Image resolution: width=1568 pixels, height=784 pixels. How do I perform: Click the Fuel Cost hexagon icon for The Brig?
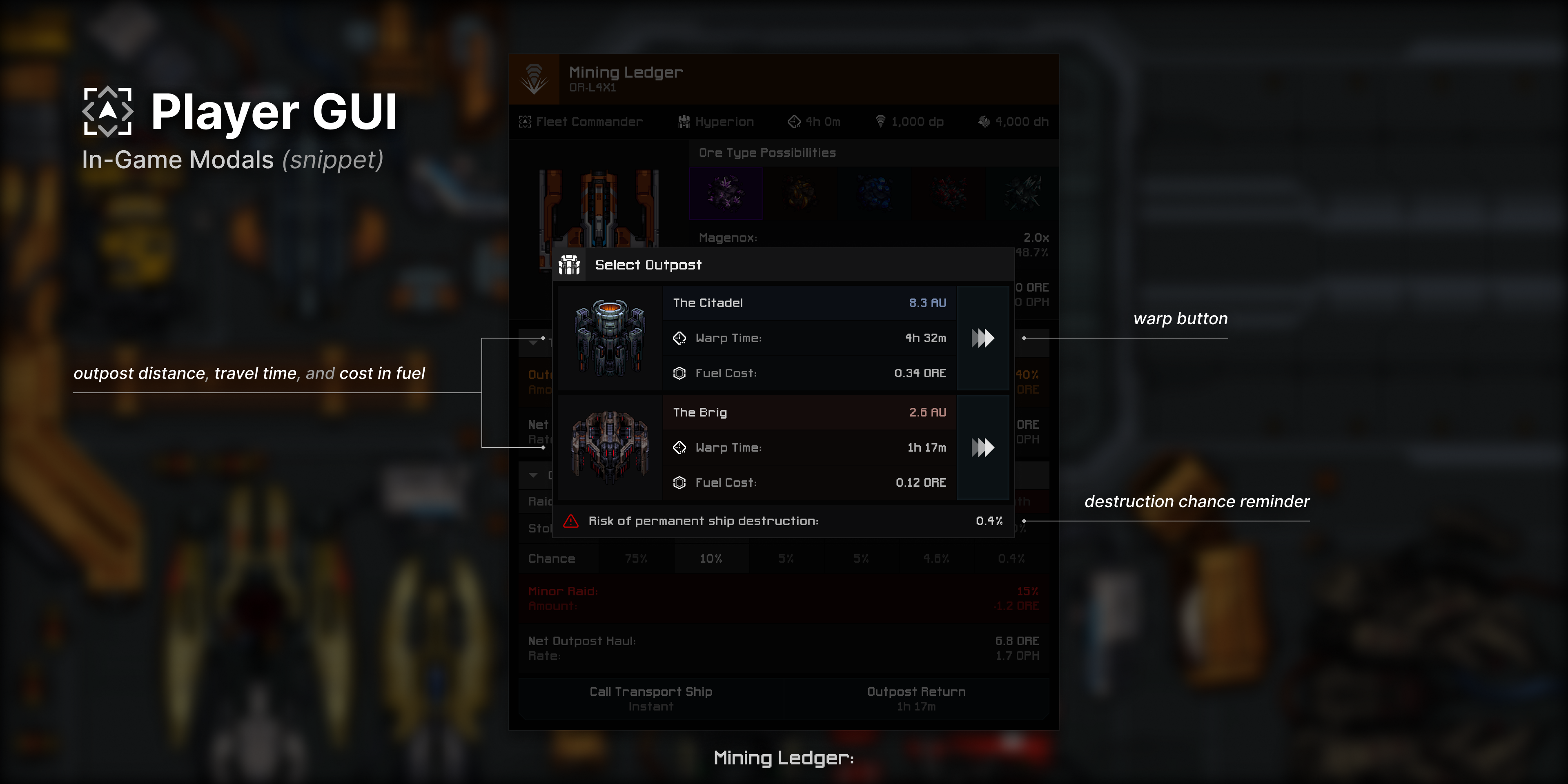pos(679,482)
